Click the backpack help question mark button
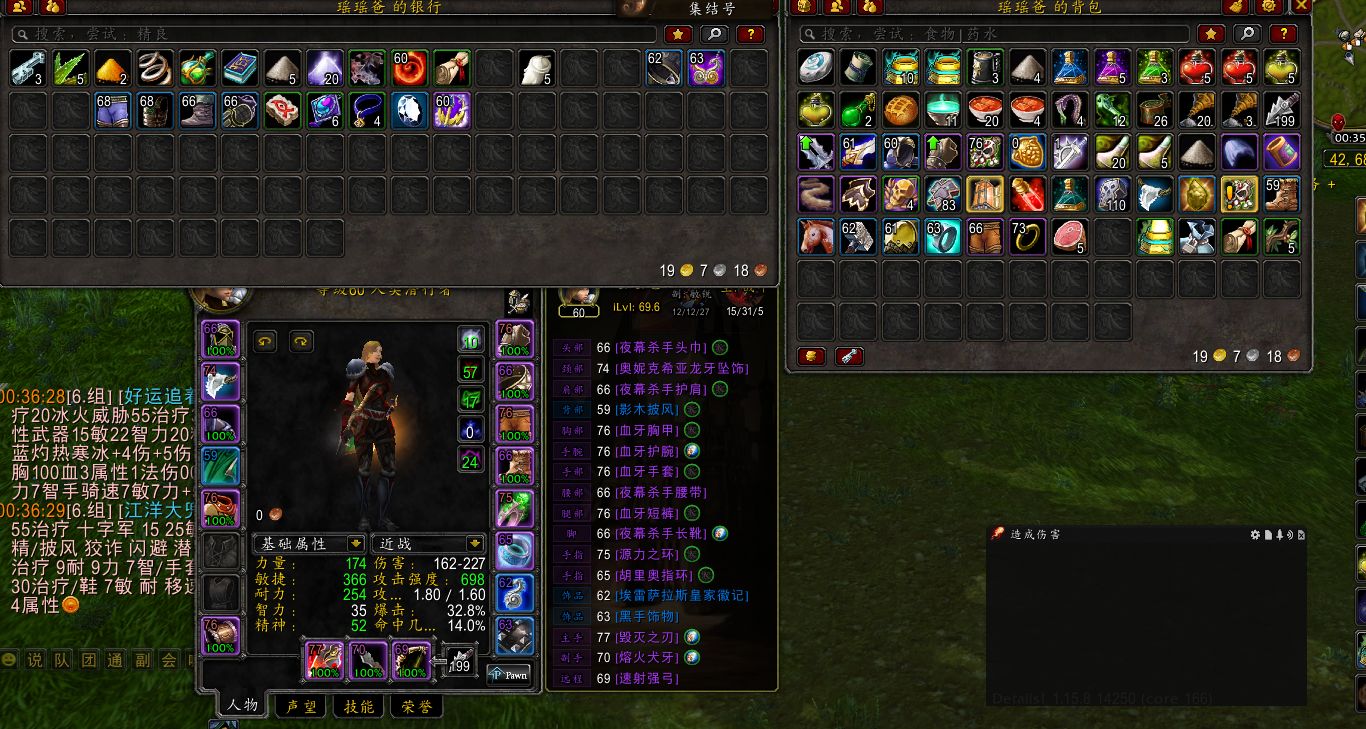Viewport: 1366px width, 729px height. click(1283, 34)
